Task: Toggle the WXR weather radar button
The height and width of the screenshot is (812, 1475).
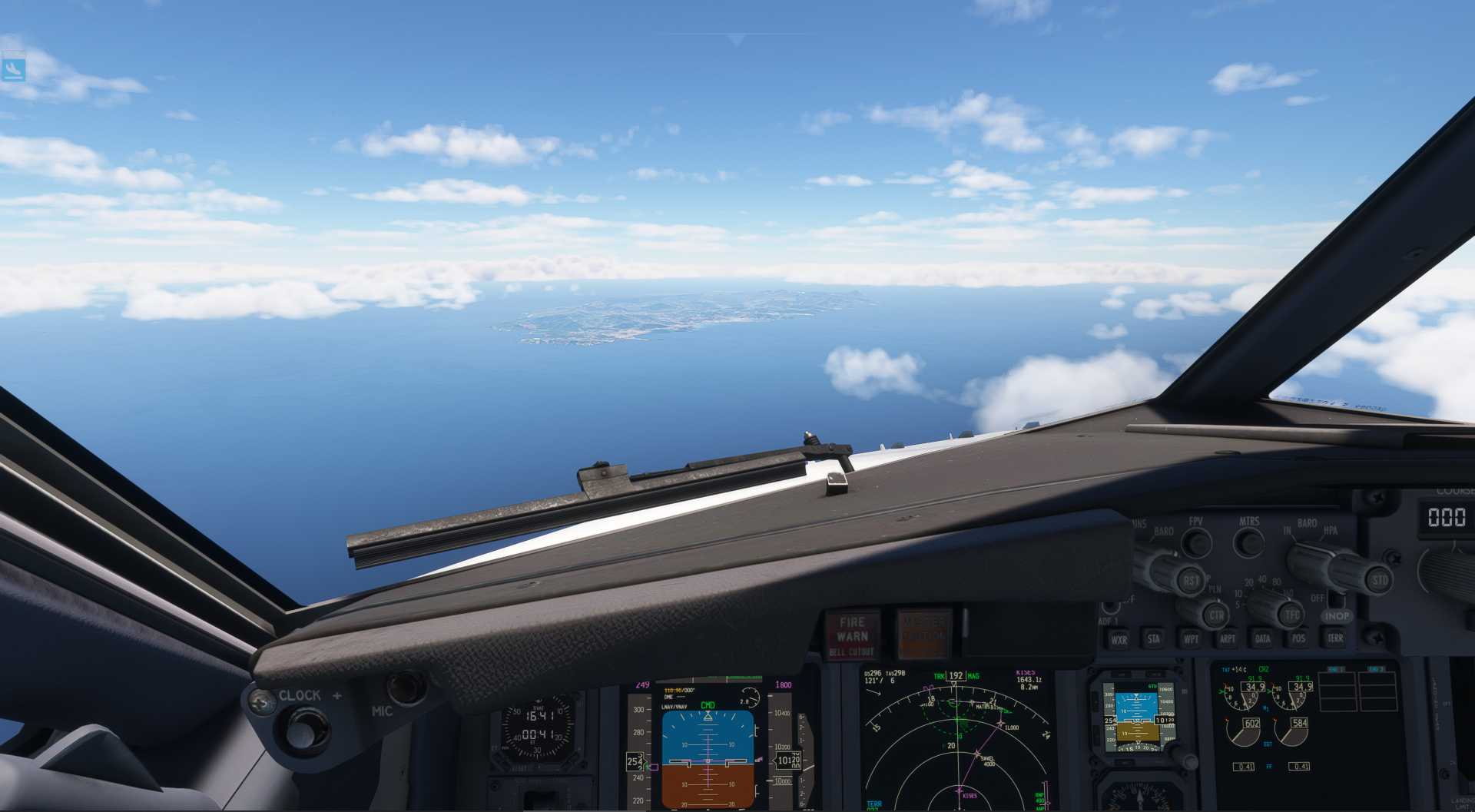Action: tap(1119, 639)
